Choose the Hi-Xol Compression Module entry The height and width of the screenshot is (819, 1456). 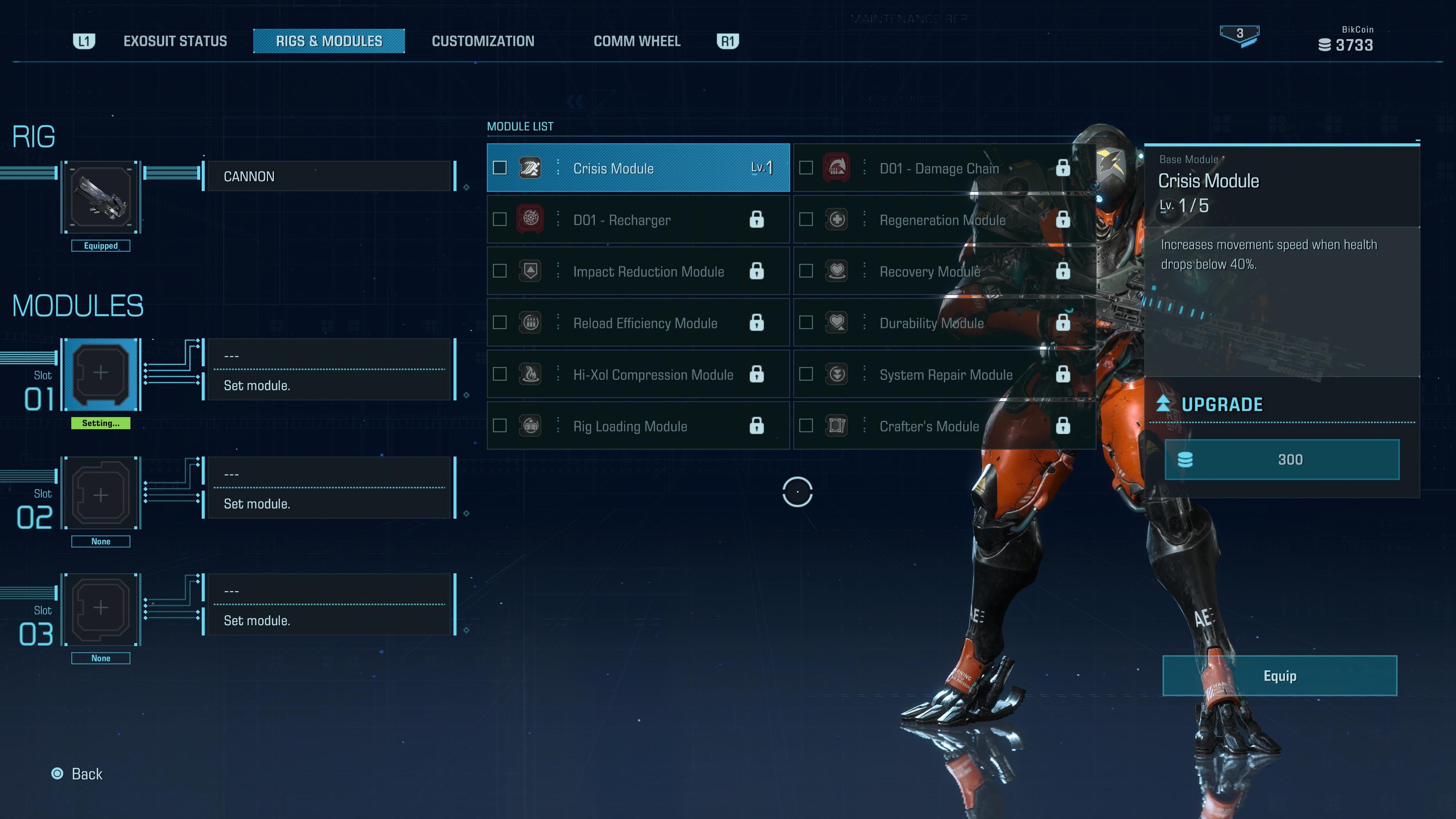tap(637, 374)
